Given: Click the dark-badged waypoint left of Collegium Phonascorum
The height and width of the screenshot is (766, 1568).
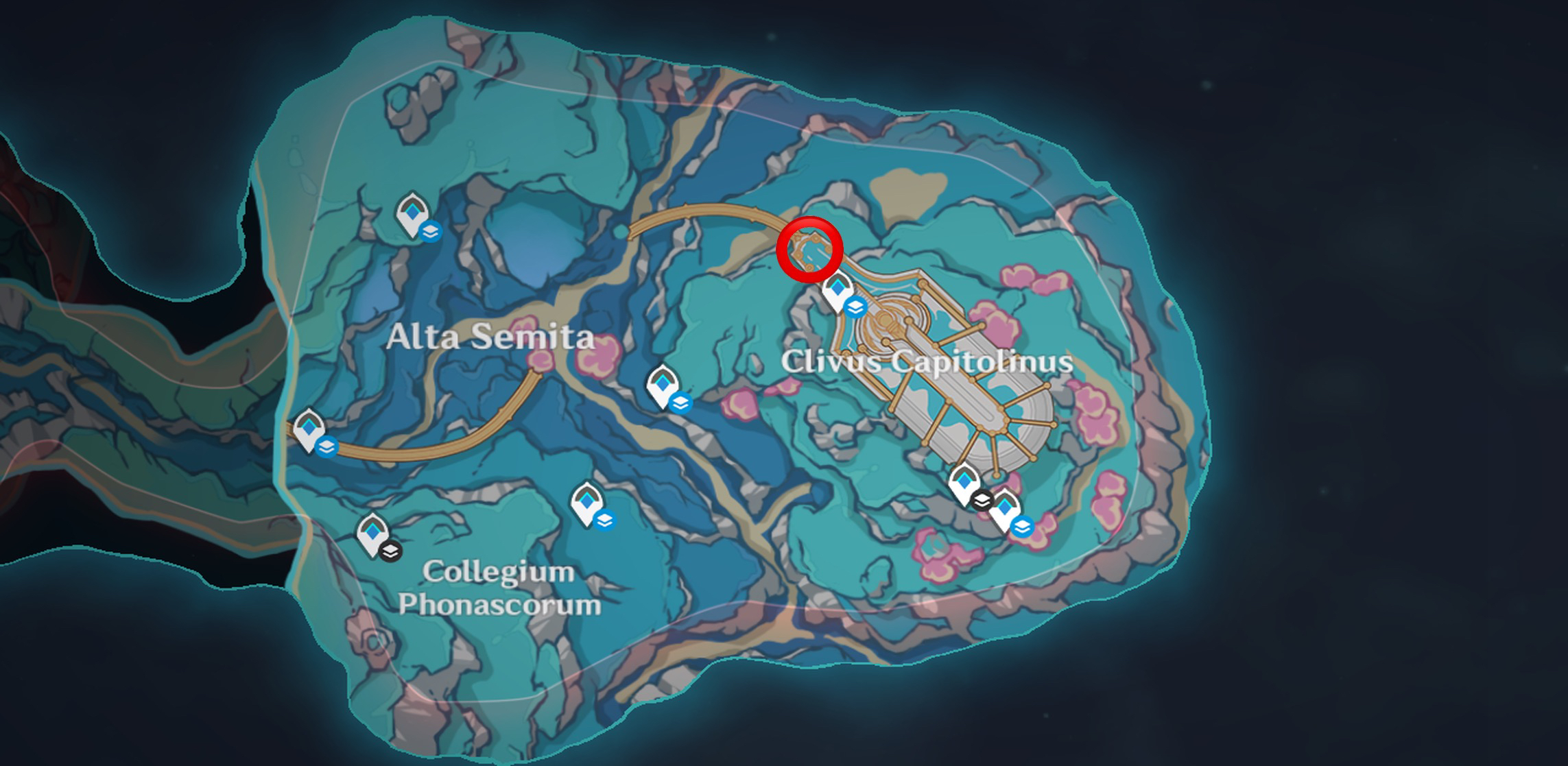Looking at the screenshot, I should (x=372, y=534).
